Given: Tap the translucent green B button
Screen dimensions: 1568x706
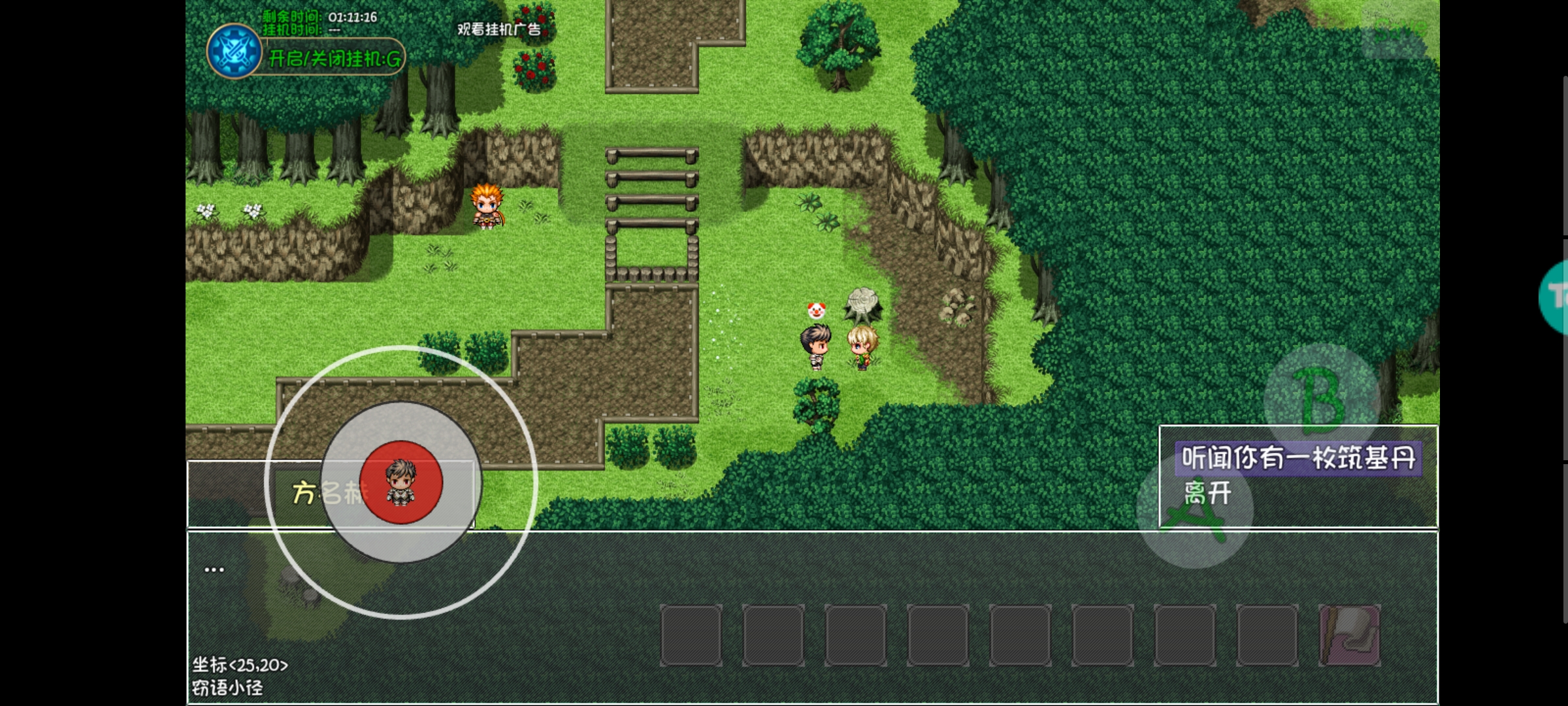Looking at the screenshot, I should click(x=1322, y=399).
